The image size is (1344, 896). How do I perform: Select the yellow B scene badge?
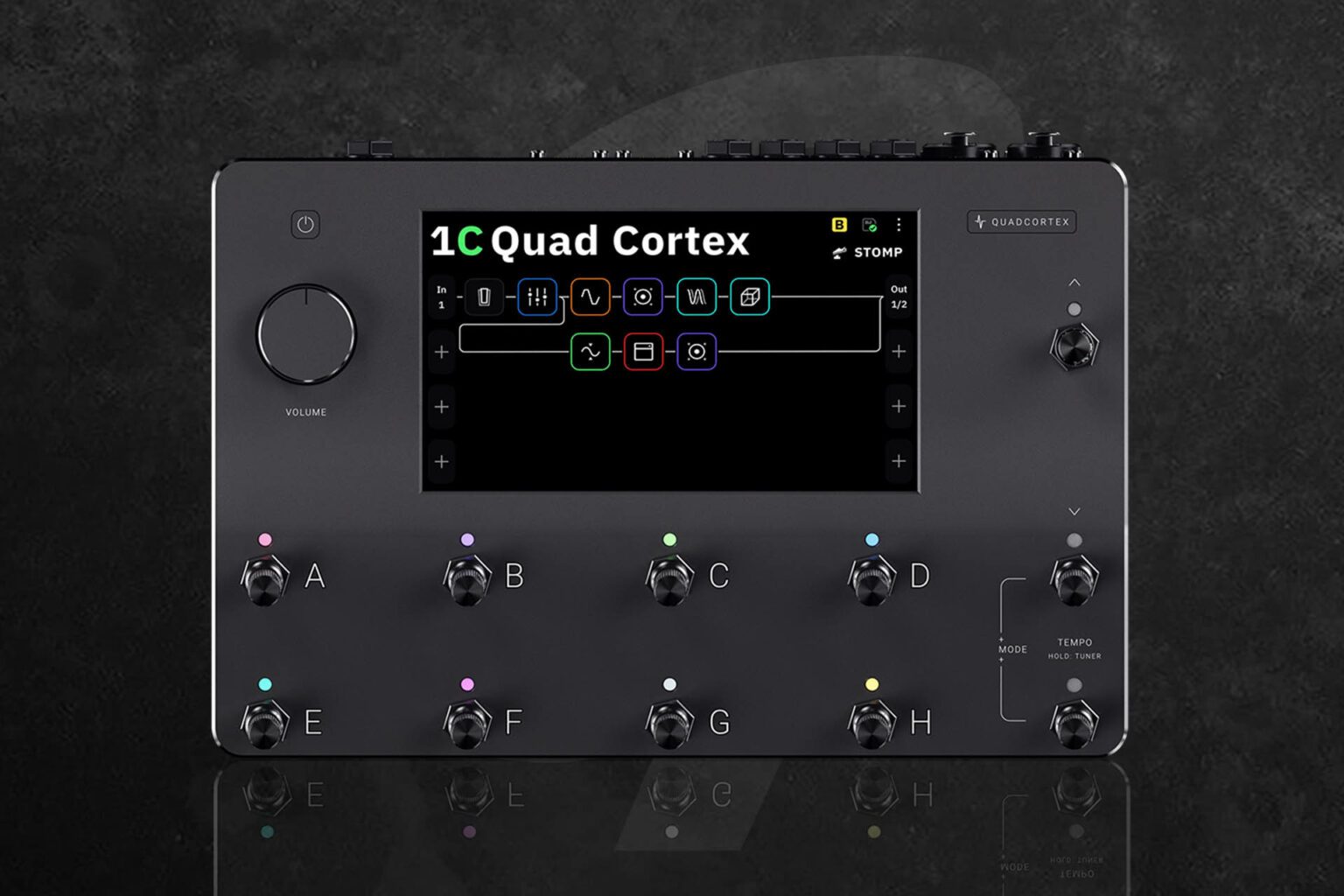[839, 225]
